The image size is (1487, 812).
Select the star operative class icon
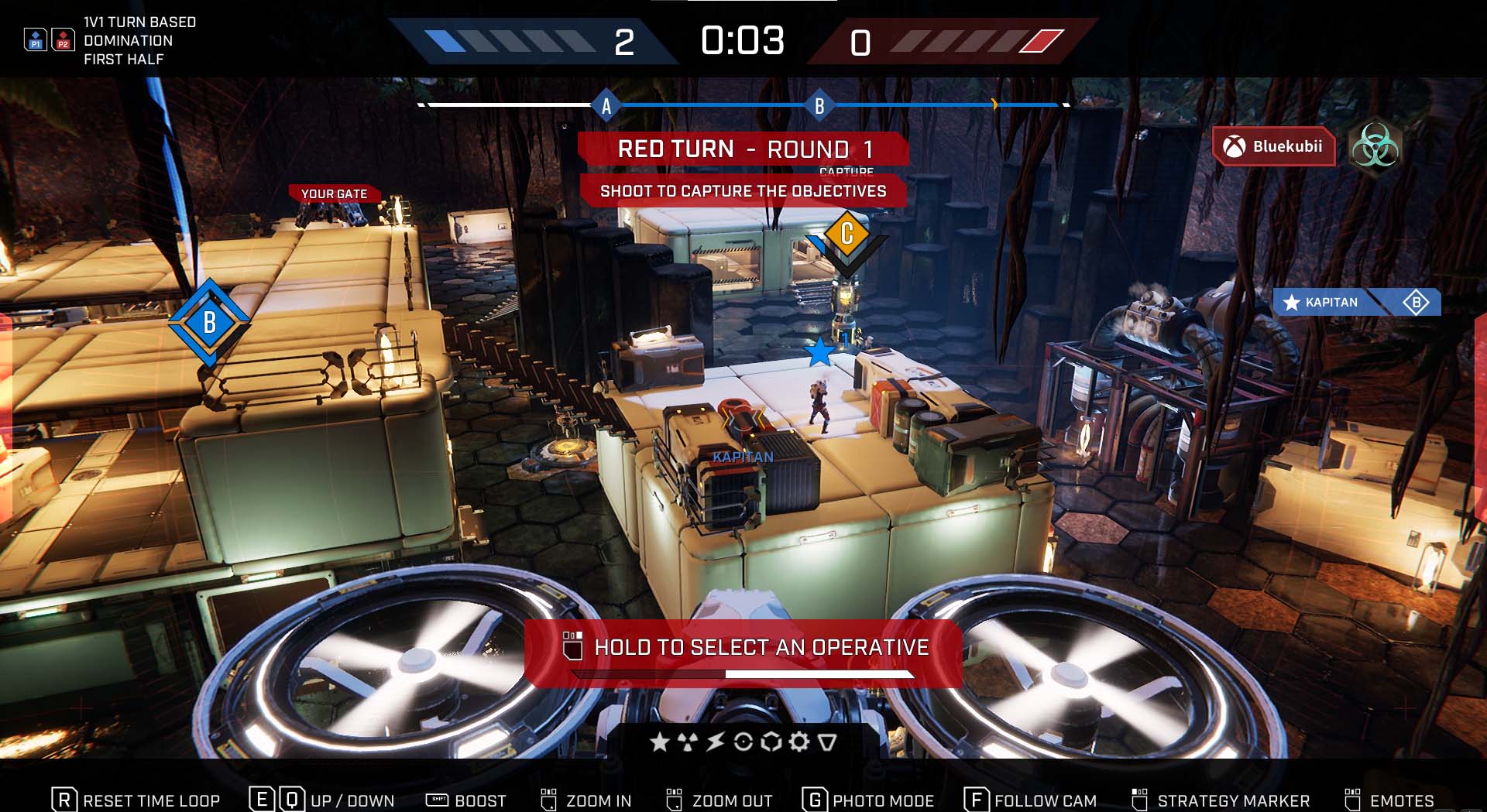click(x=659, y=742)
